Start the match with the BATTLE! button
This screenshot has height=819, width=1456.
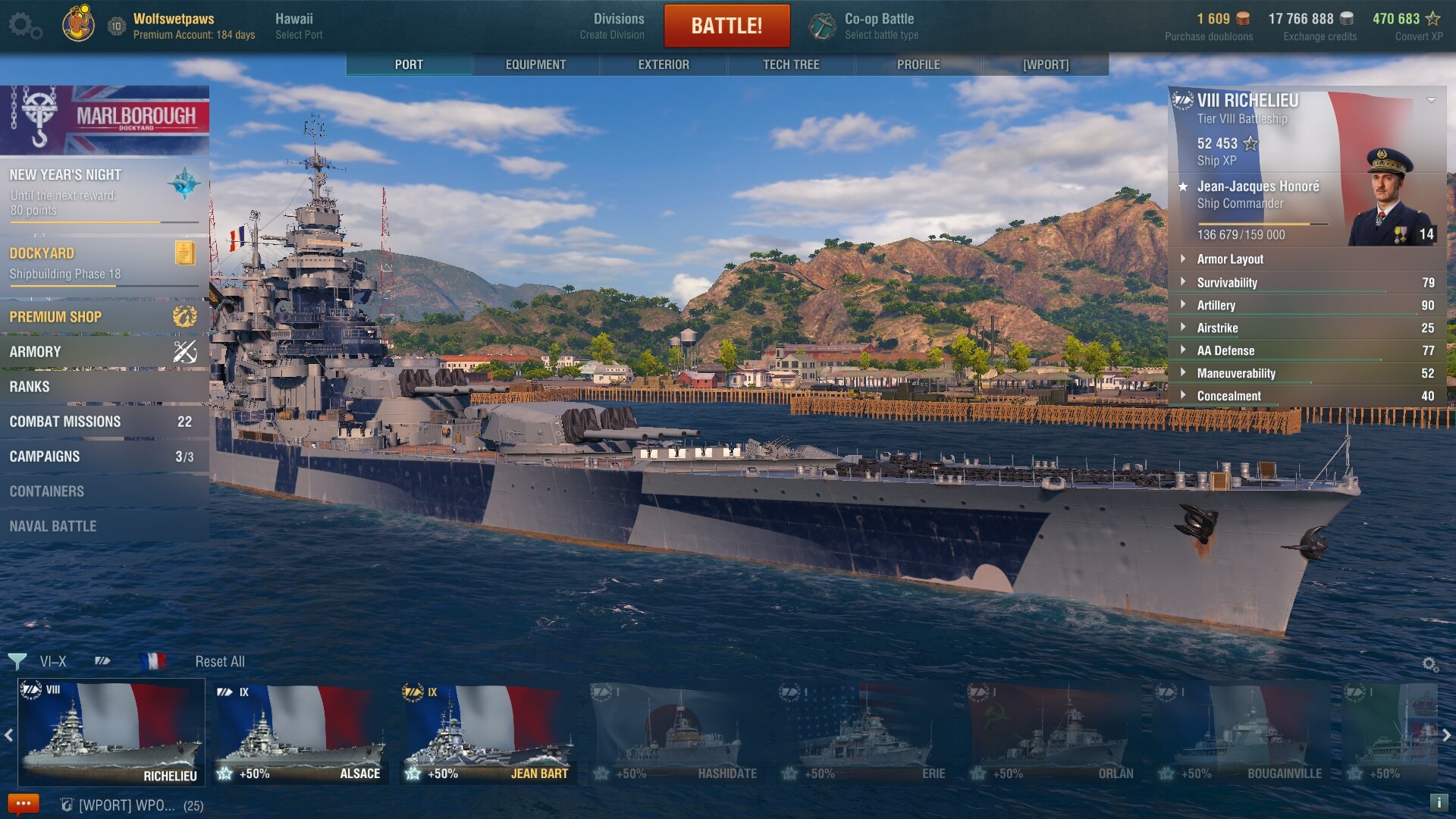coord(726,26)
